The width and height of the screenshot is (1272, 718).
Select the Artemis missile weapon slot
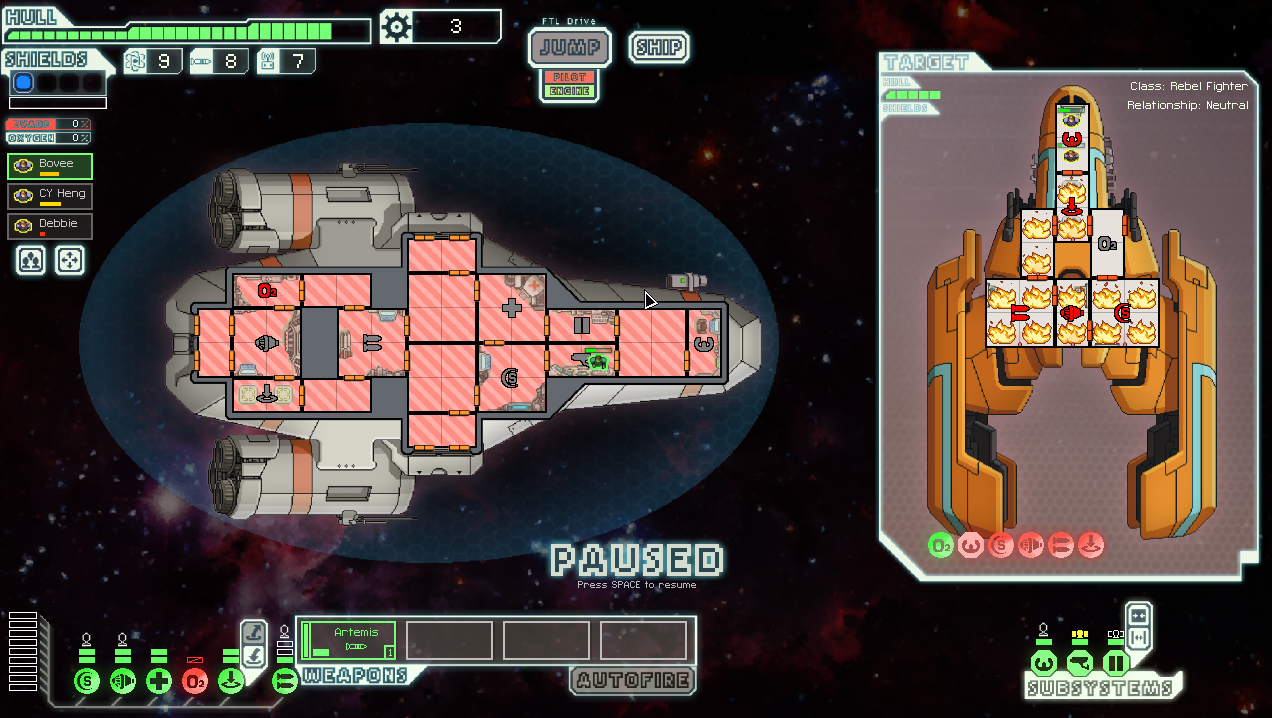[350, 640]
